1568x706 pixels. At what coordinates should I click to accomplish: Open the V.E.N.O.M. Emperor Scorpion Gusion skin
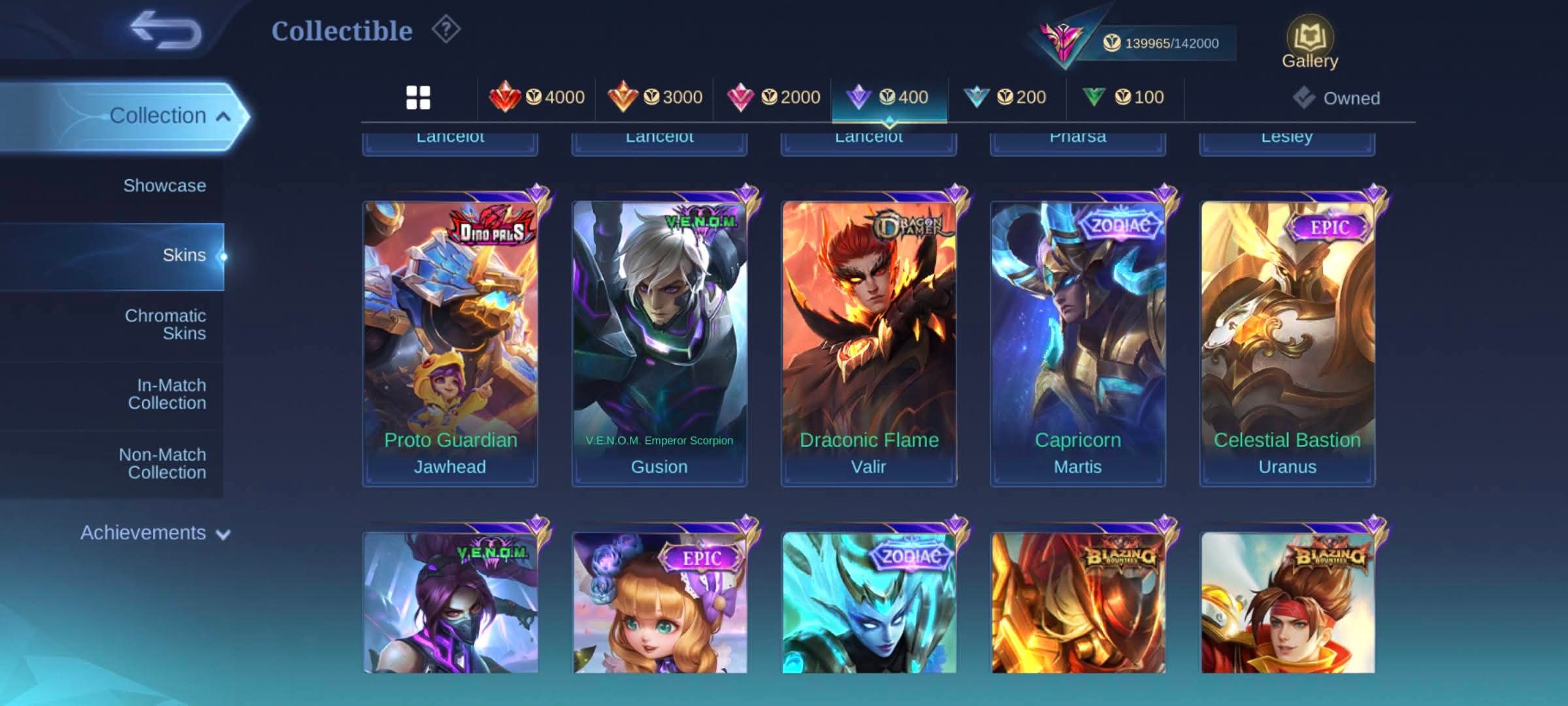[x=659, y=343]
